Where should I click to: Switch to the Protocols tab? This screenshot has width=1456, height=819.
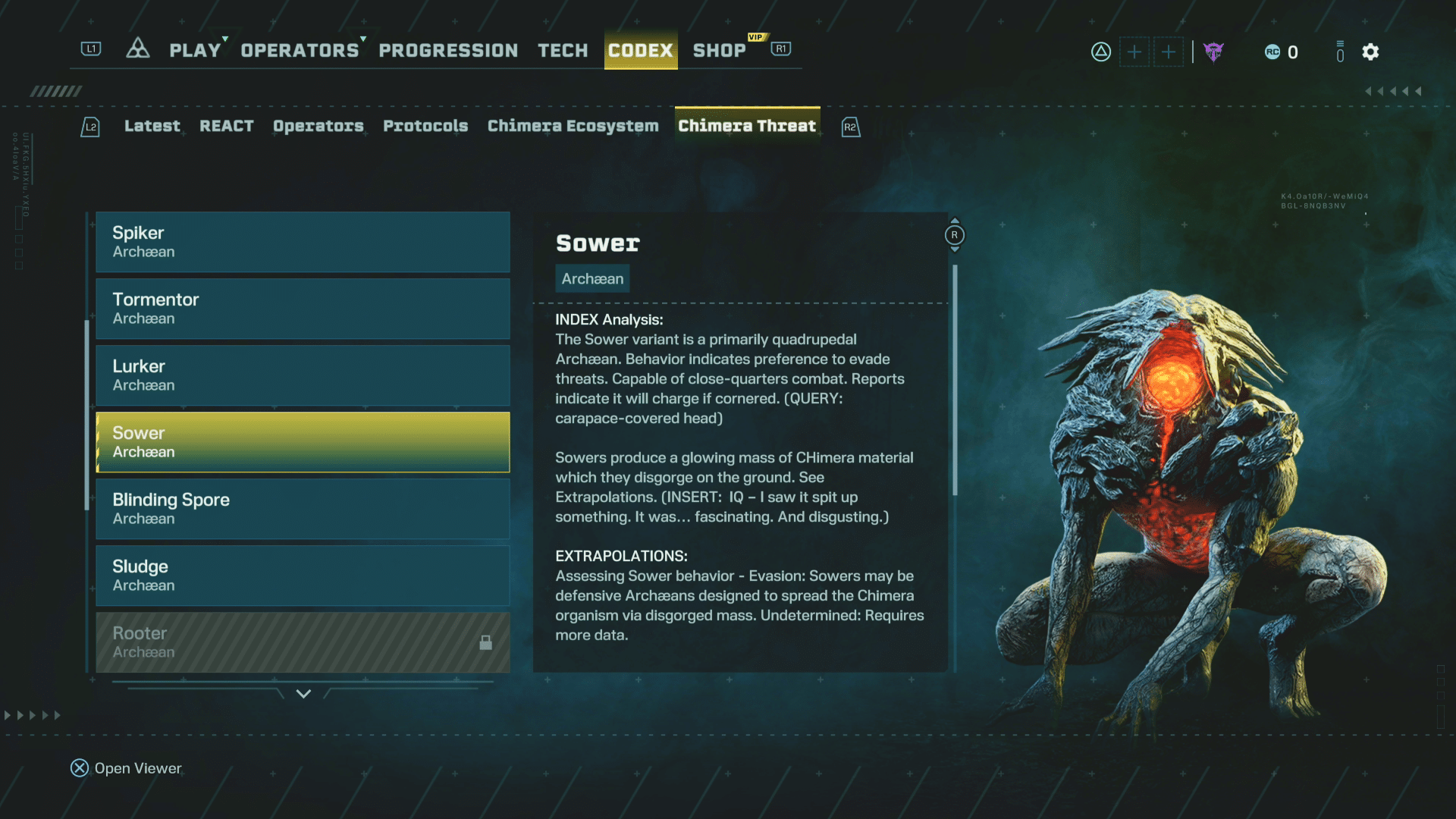tap(425, 126)
